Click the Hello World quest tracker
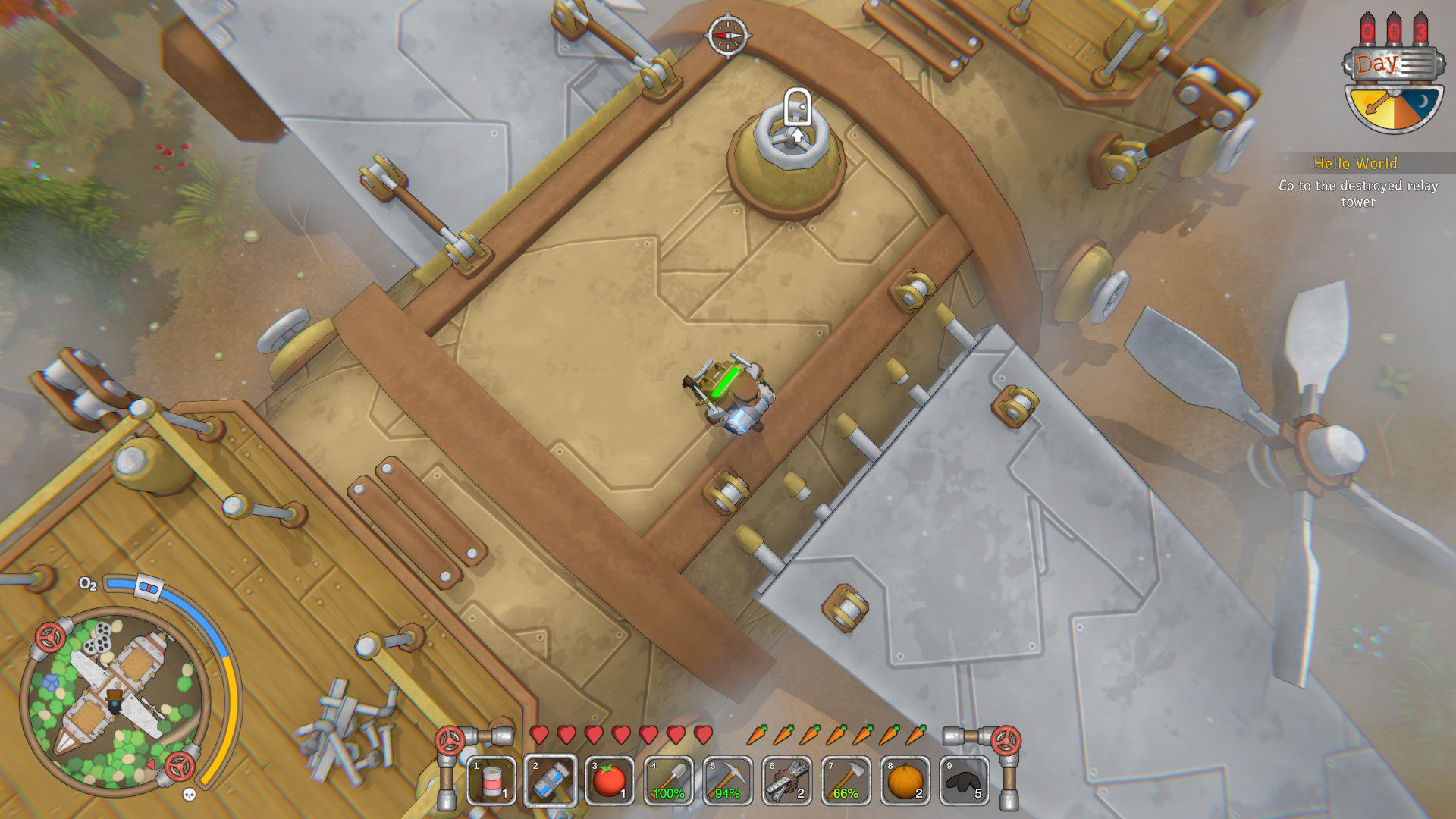1456x819 pixels. click(x=1357, y=182)
